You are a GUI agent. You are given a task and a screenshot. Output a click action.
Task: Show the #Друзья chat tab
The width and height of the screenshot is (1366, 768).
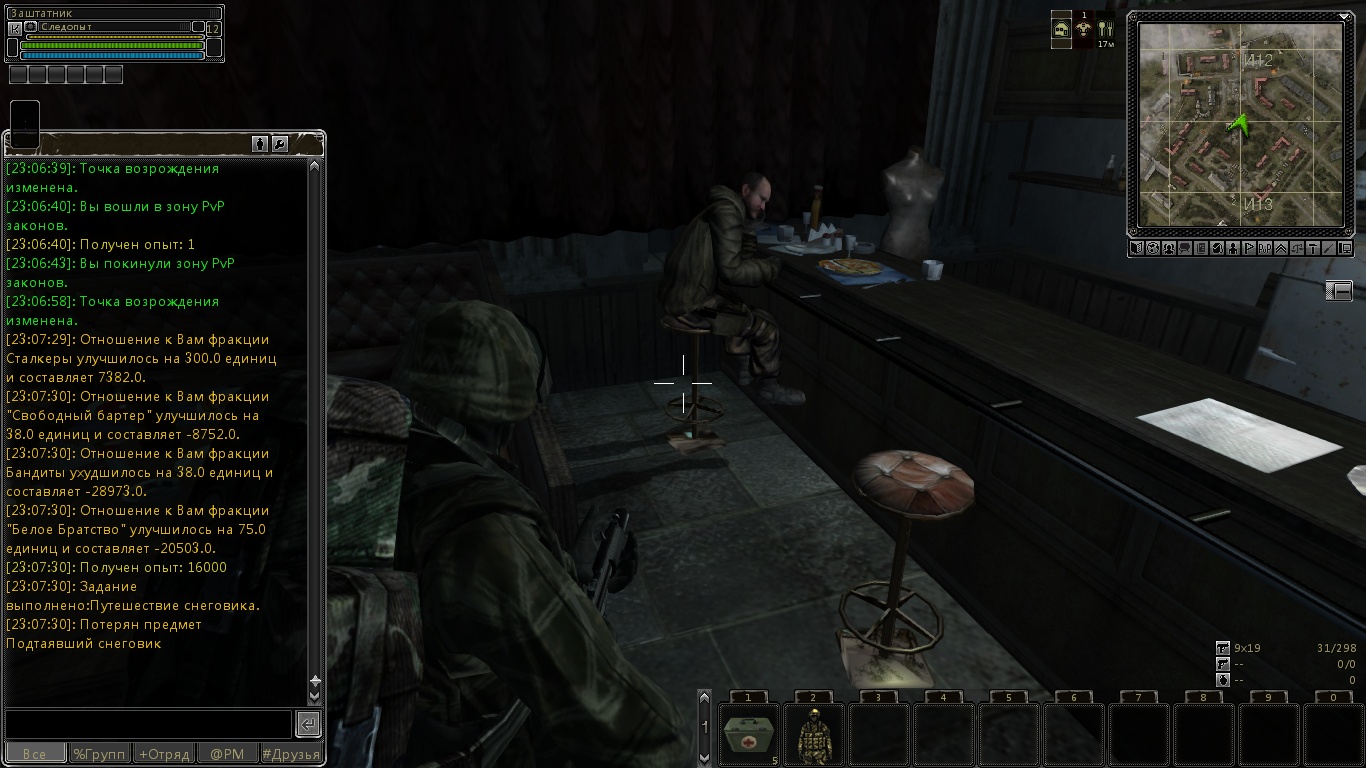(291, 754)
